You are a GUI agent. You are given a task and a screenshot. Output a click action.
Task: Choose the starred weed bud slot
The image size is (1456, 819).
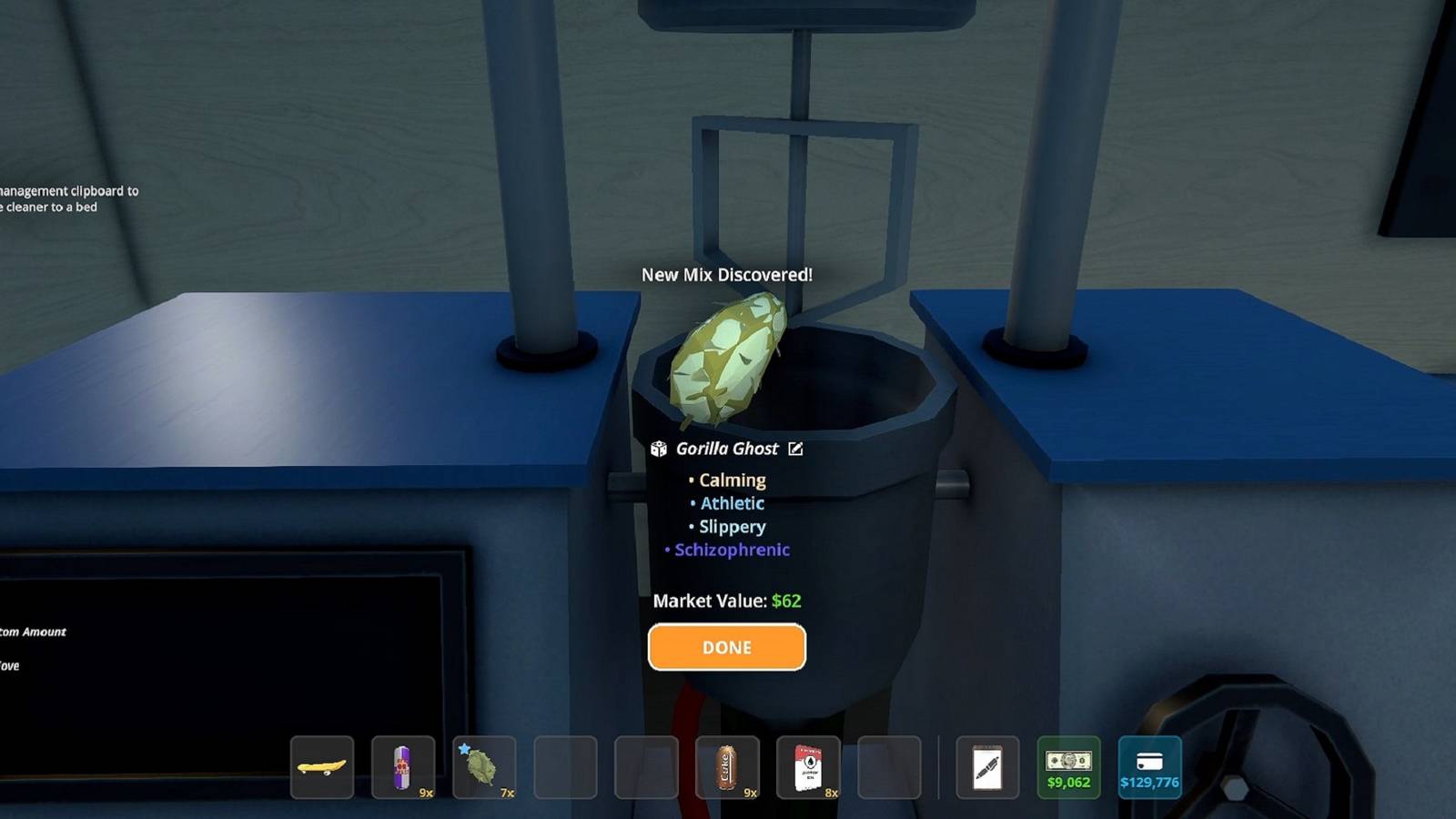484,767
